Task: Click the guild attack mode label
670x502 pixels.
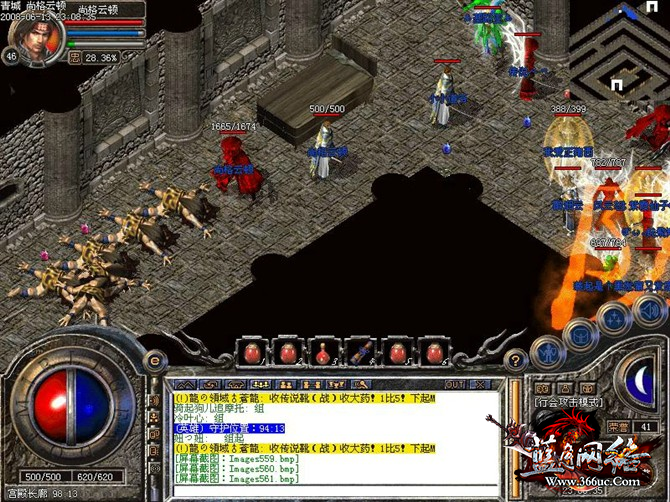Action: pos(568,401)
